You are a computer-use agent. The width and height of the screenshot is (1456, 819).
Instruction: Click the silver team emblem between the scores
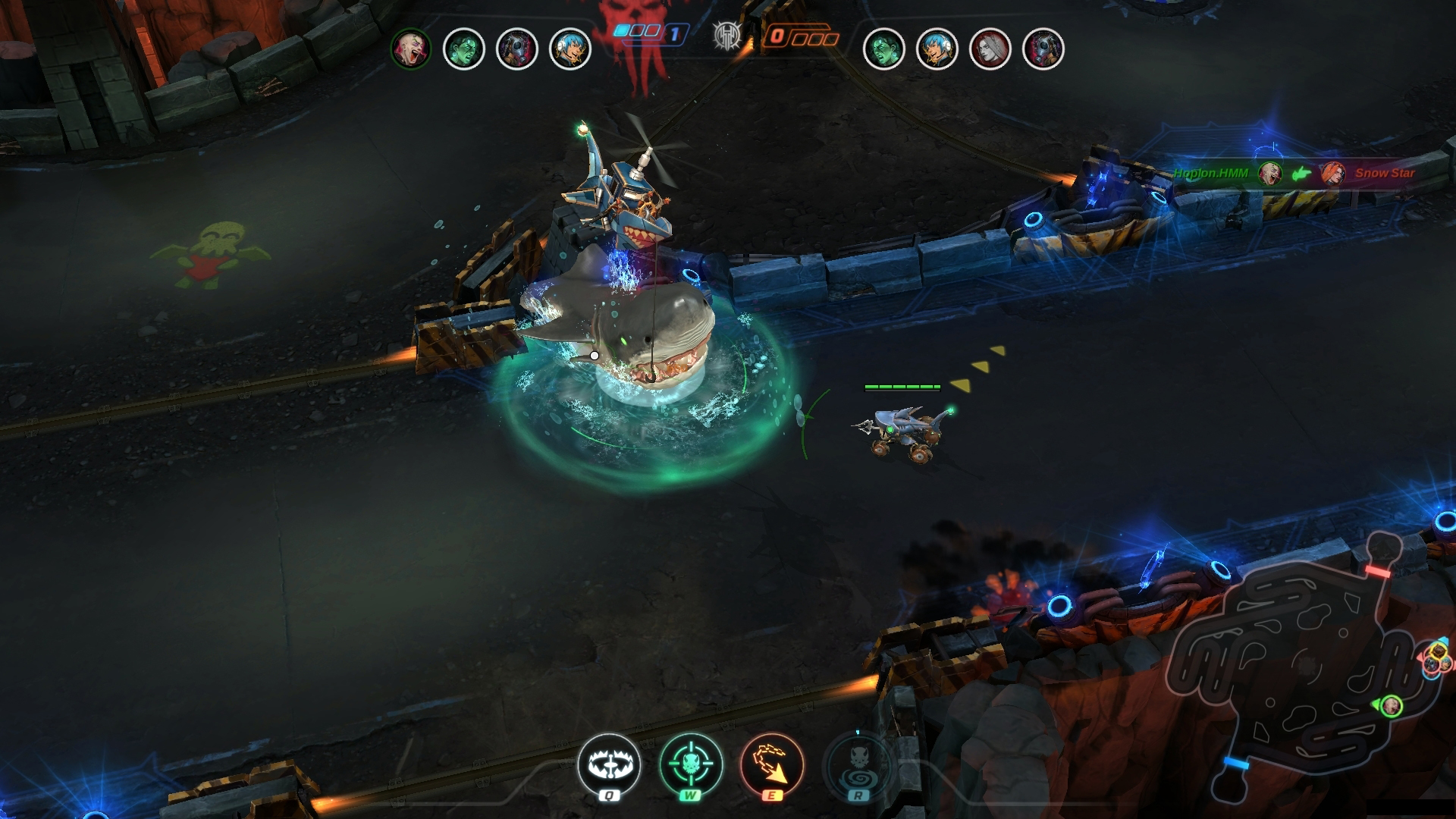coord(726,35)
